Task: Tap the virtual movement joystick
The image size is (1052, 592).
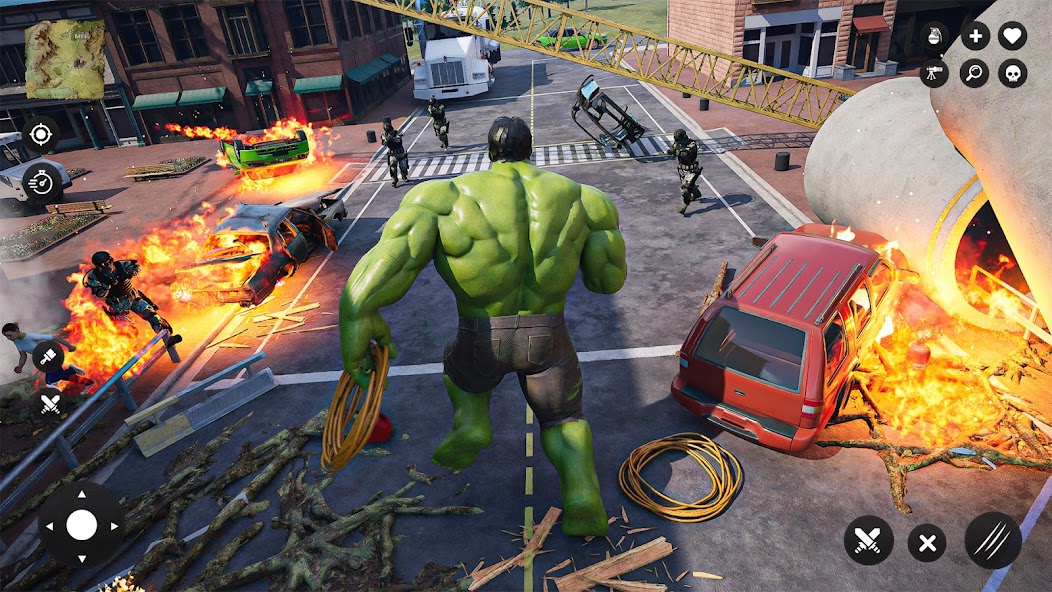Action: click(x=81, y=525)
